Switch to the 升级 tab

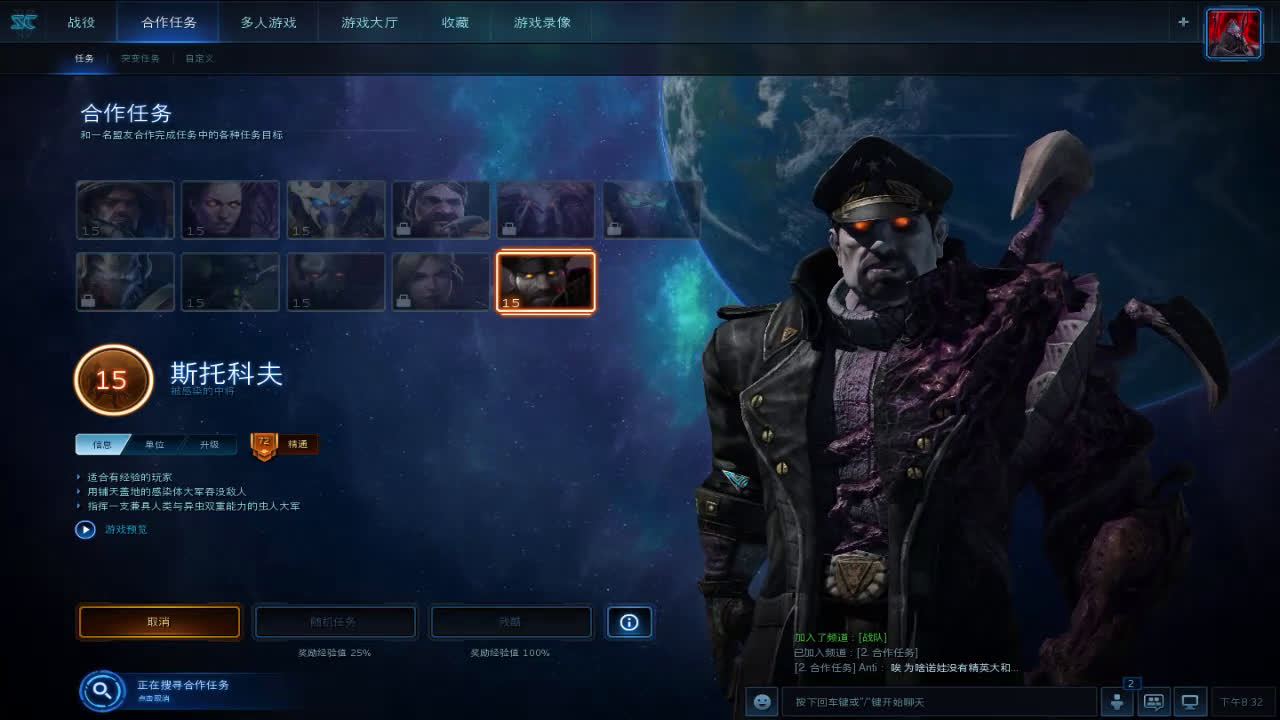pos(207,444)
